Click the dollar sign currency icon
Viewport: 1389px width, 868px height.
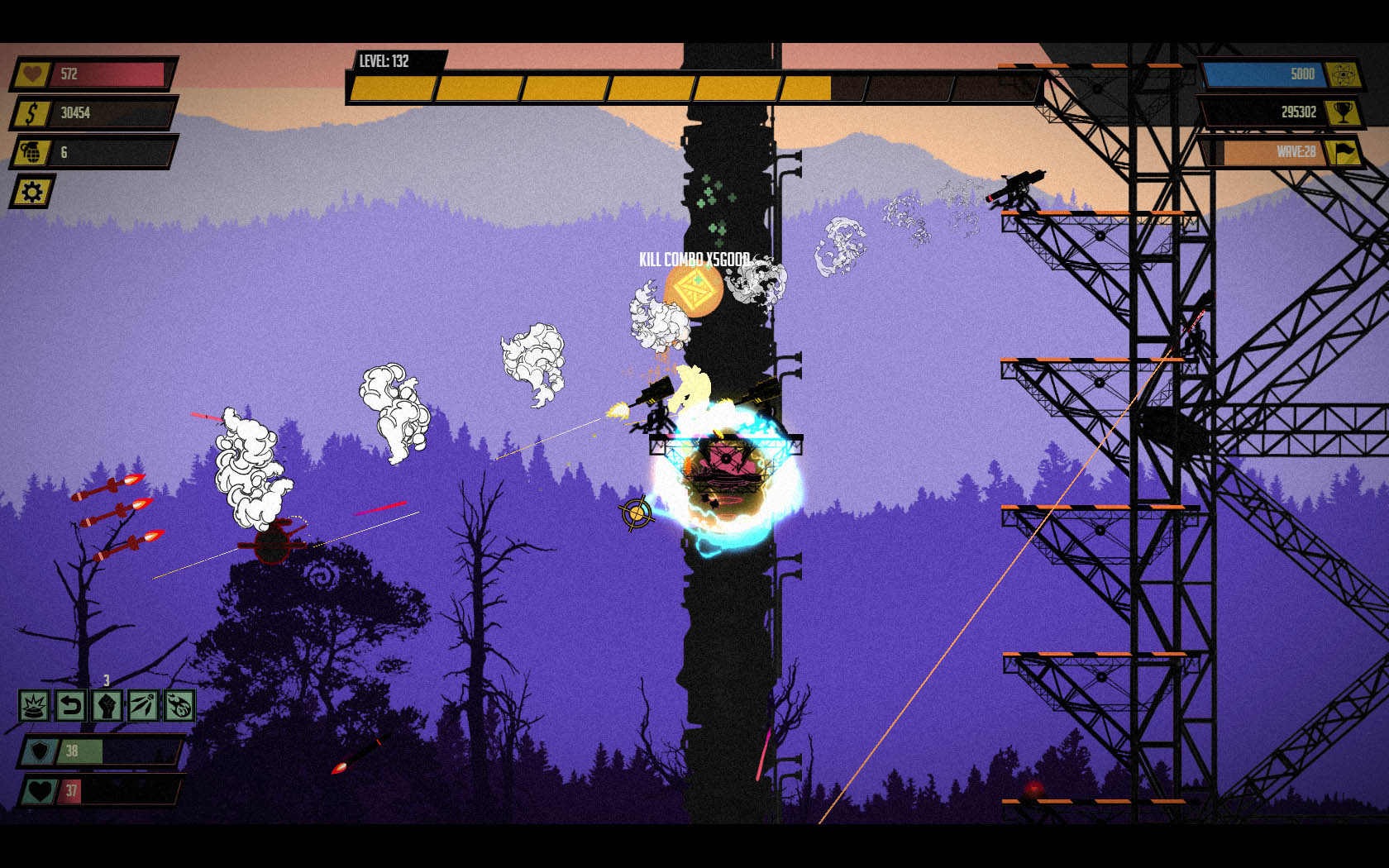(31, 114)
